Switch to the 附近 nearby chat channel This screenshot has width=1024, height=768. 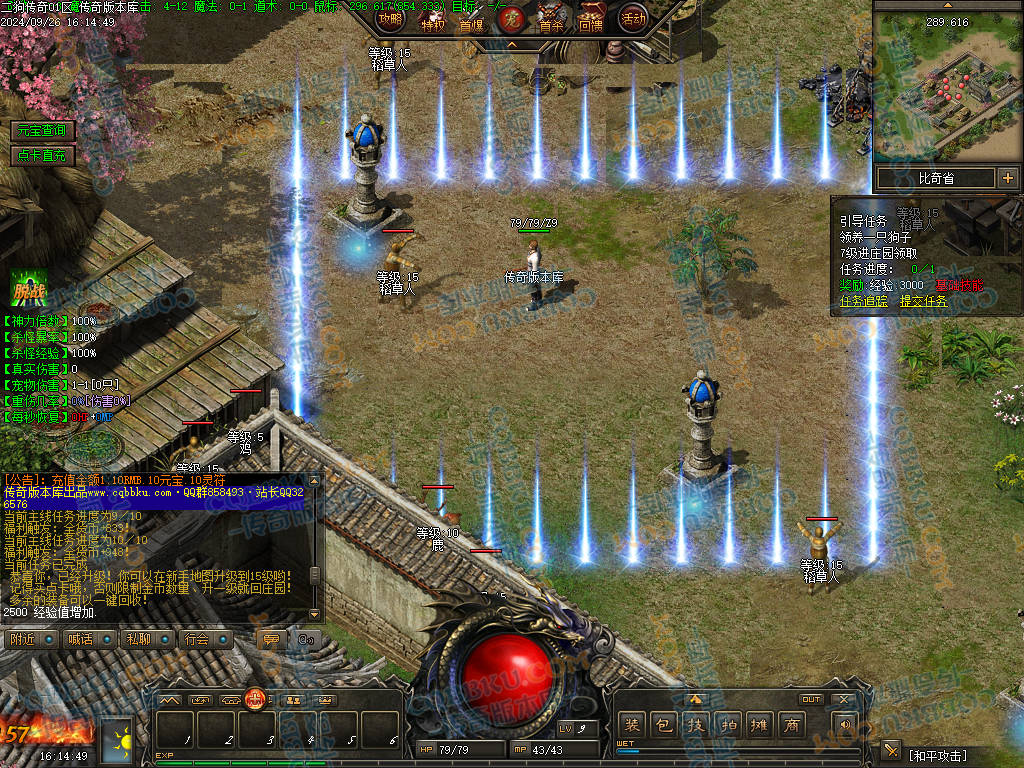(x=30, y=639)
